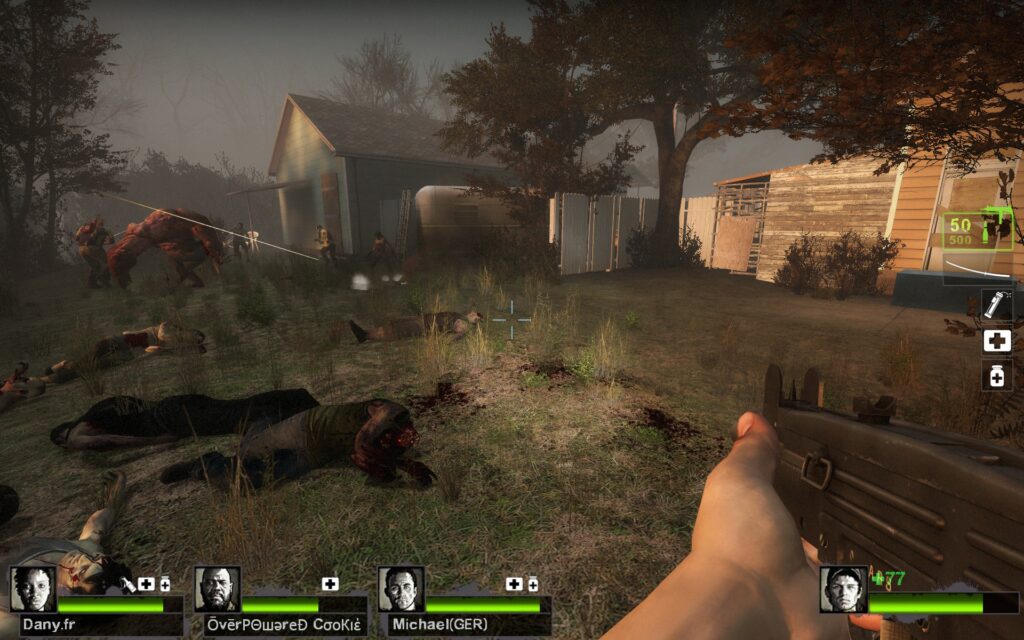Select the SMG primary weapon slot
This screenshot has height=640, width=1024.
coord(980,229)
